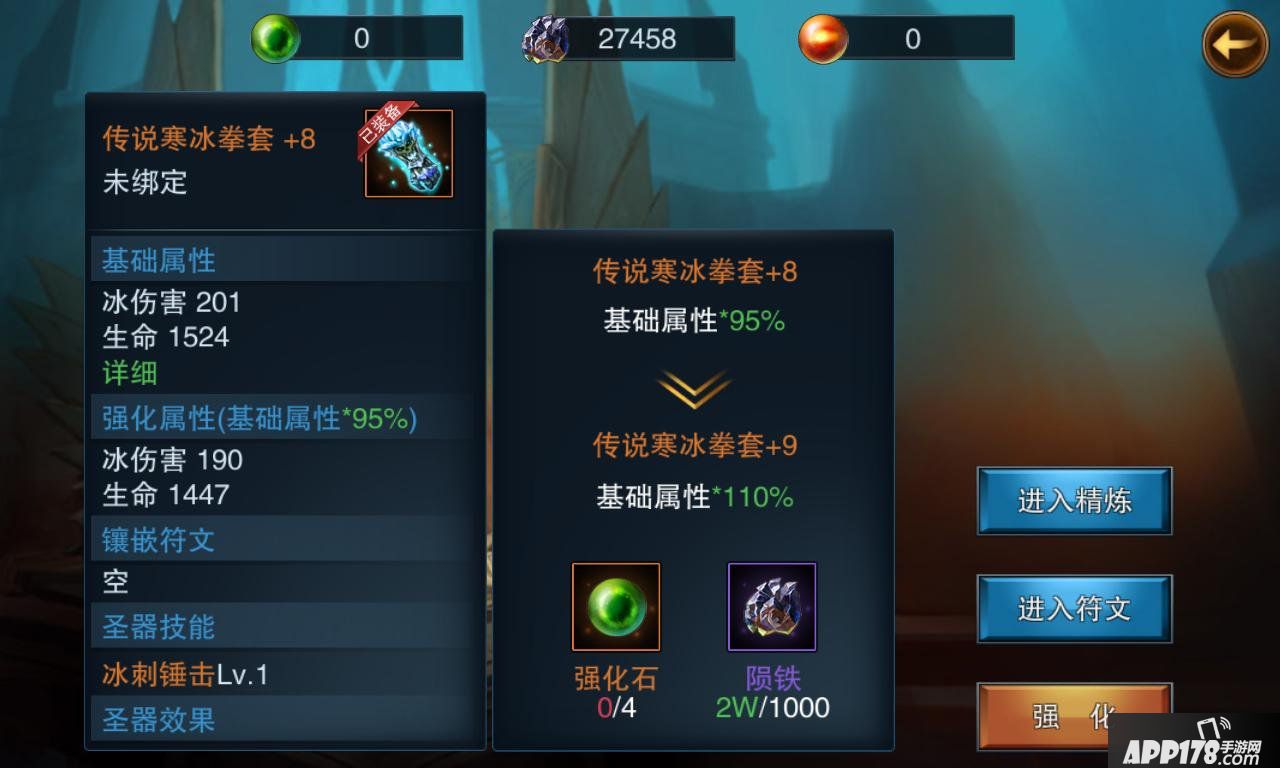Switch to the 进入精炼 refinement screen
This screenshot has width=1280, height=768.
(x=1073, y=500)
